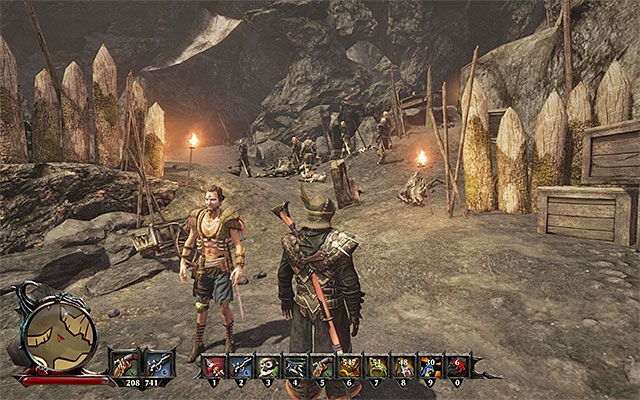
Task: Use the skull item in hotbar slot 3
Action: click(268, 366)
